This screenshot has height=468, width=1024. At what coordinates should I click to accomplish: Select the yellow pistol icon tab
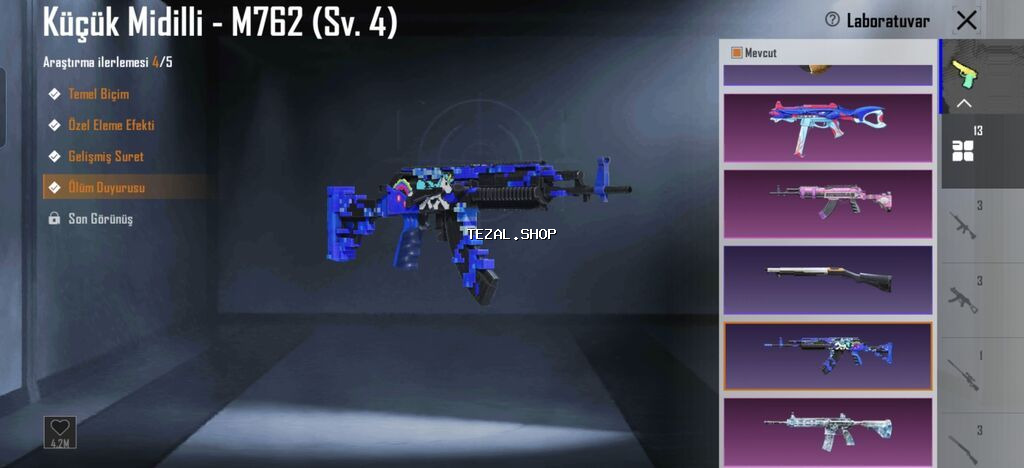click(x=965, y=73)
